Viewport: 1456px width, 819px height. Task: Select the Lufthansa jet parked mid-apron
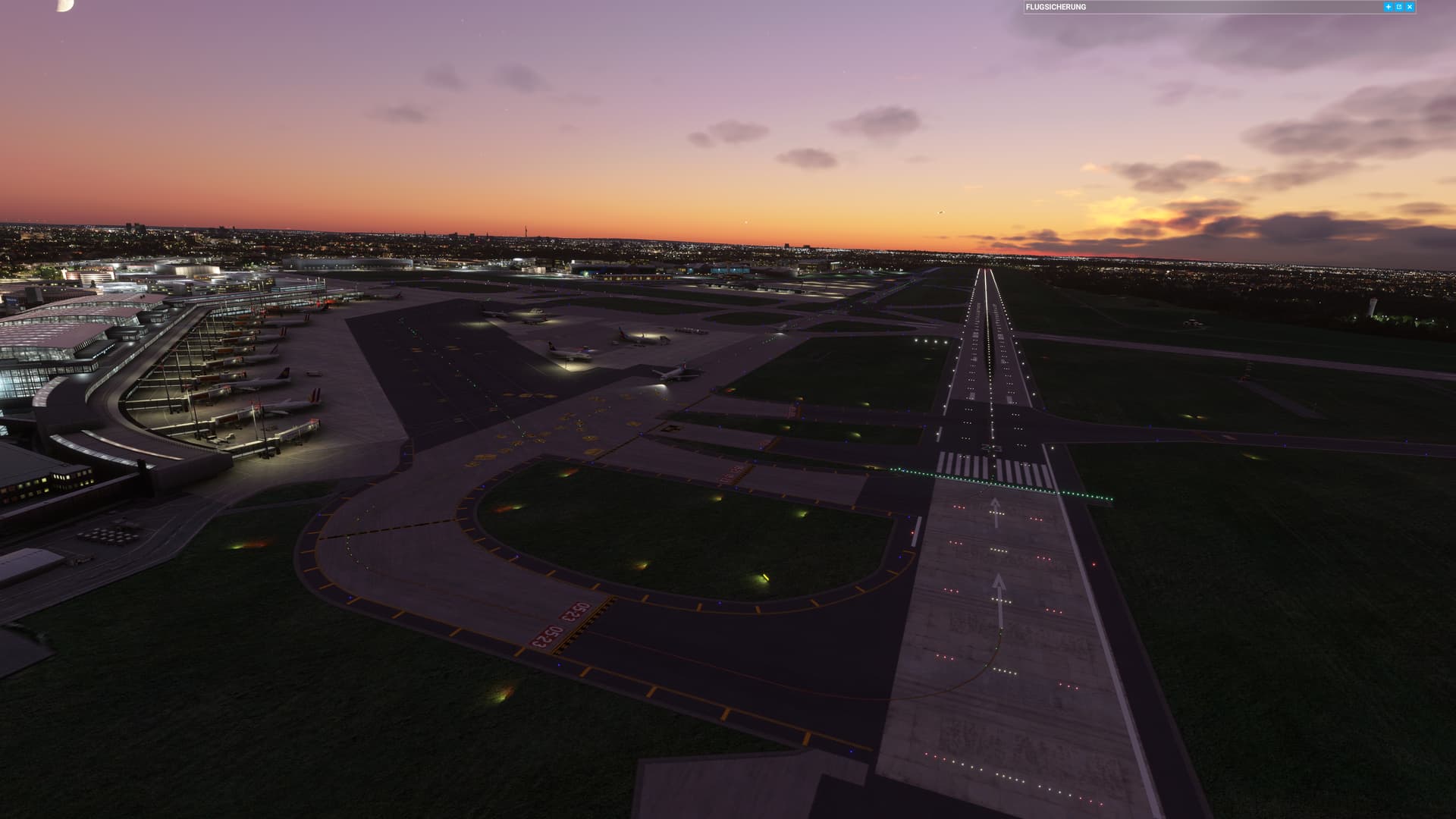(x=569, y=353)
